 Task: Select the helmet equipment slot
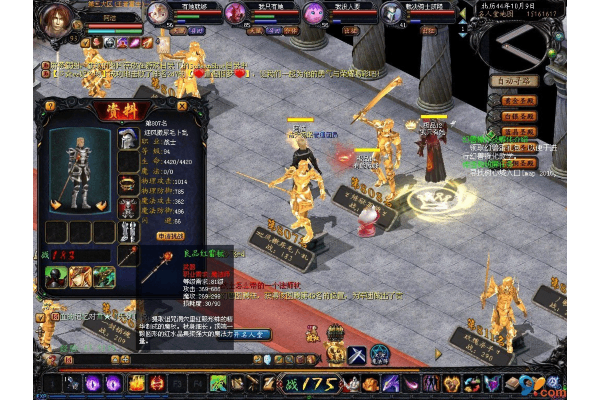coord(127,139)
